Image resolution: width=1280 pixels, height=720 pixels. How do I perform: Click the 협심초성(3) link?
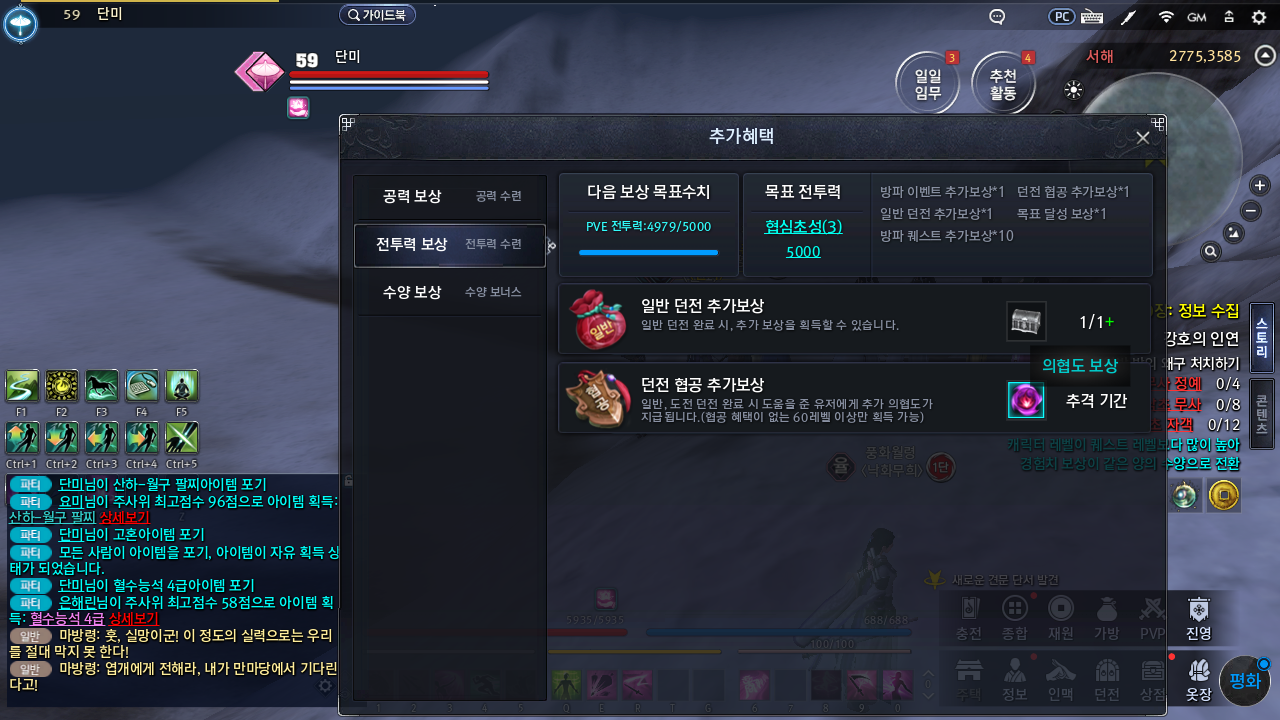point(804,228)
